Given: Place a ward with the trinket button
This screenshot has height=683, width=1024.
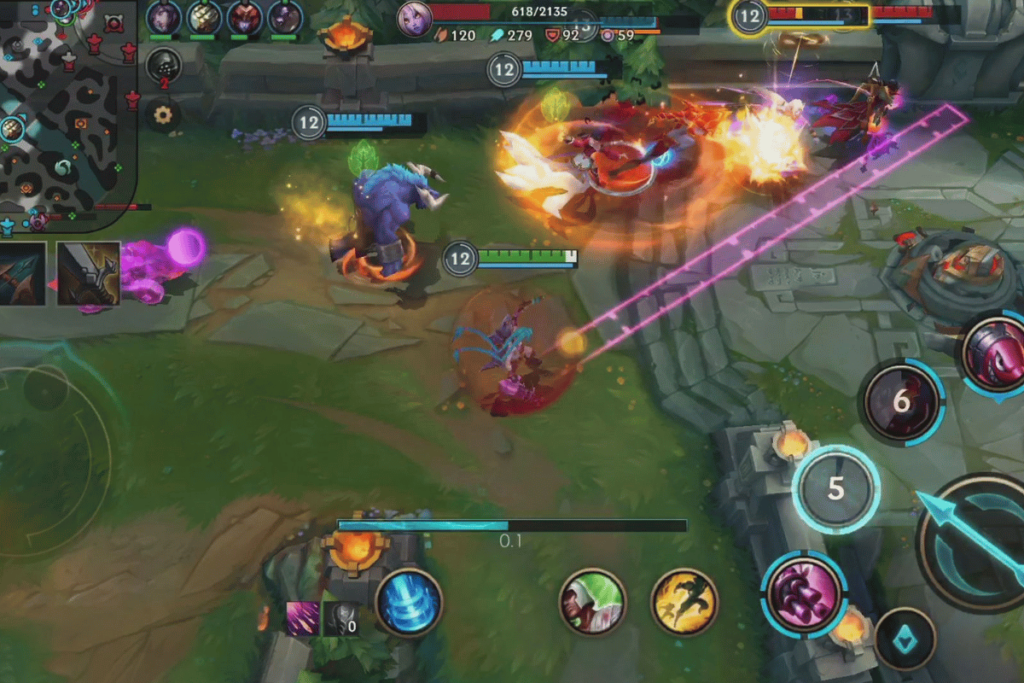Looking at the screenshot, I should [905, 639].
